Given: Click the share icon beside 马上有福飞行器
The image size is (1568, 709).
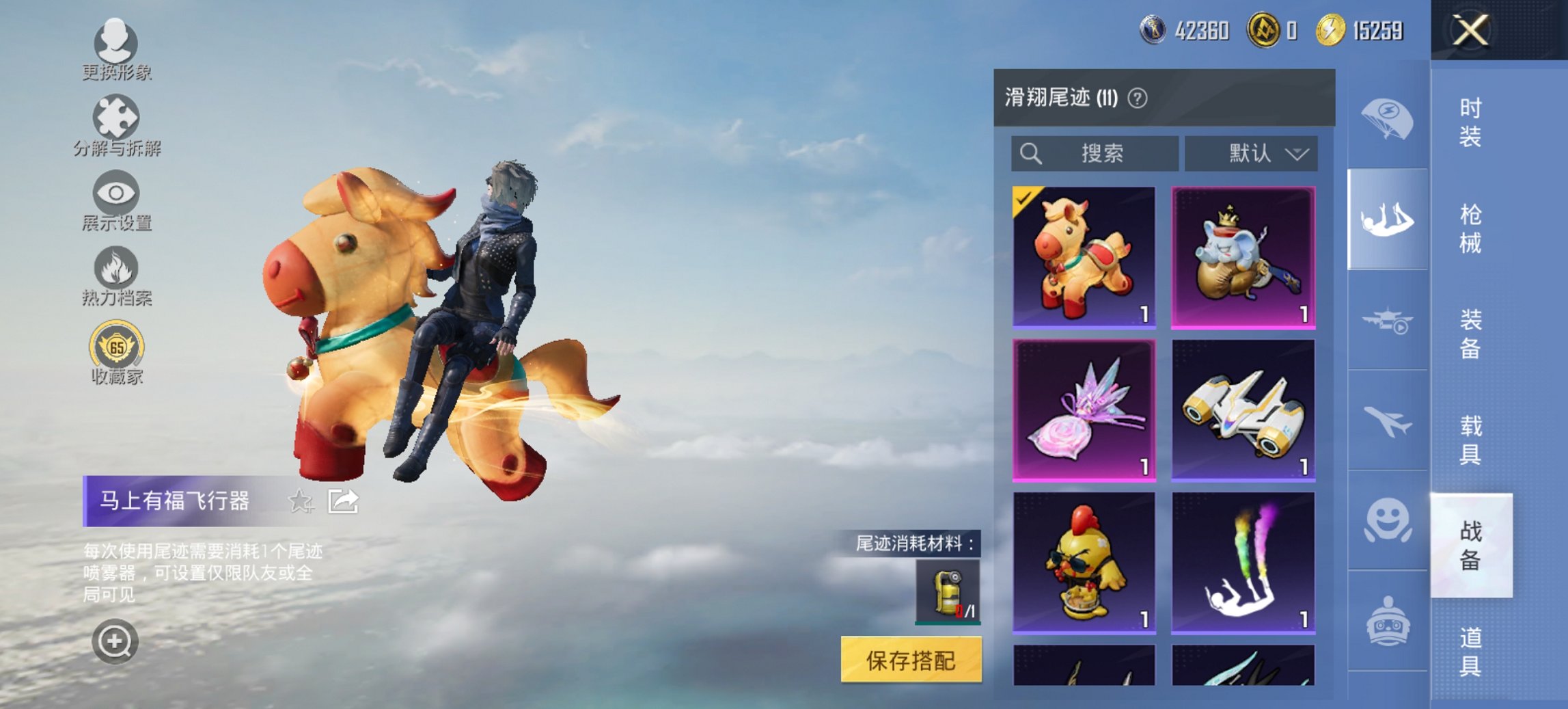Looking at the screenshot, I should click(342, 502).
